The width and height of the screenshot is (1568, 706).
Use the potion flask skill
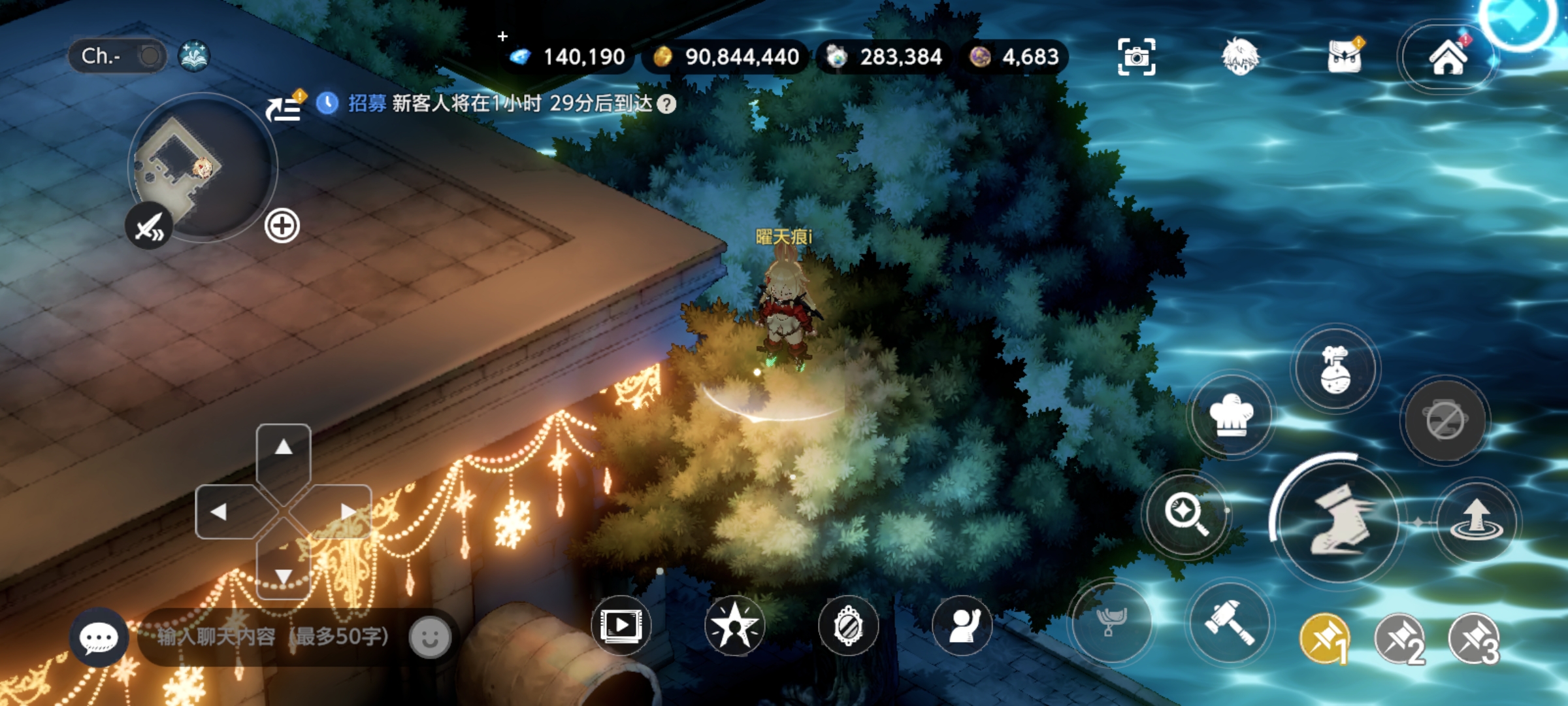pos(1335,369)
